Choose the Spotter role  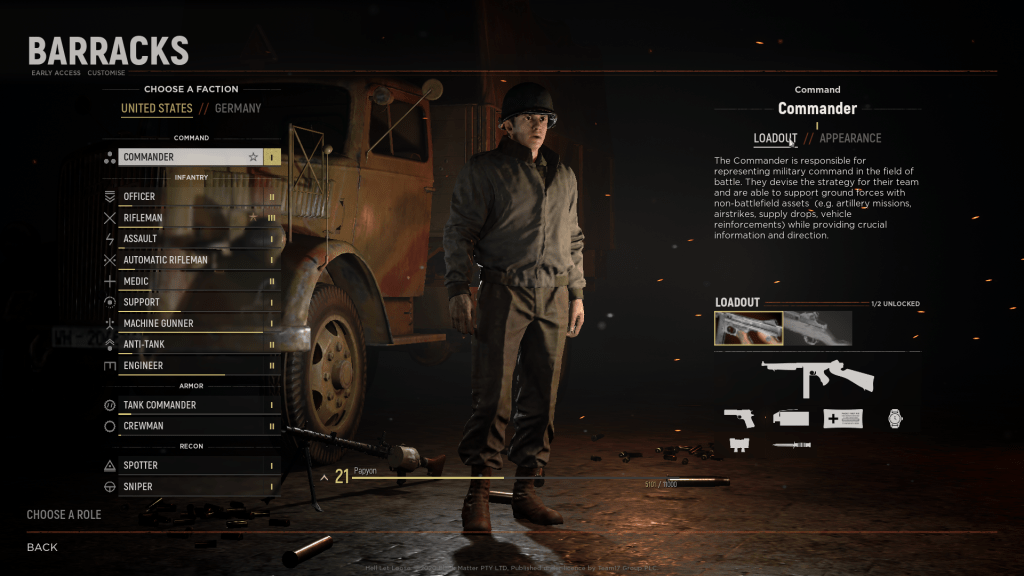point(190,465)
